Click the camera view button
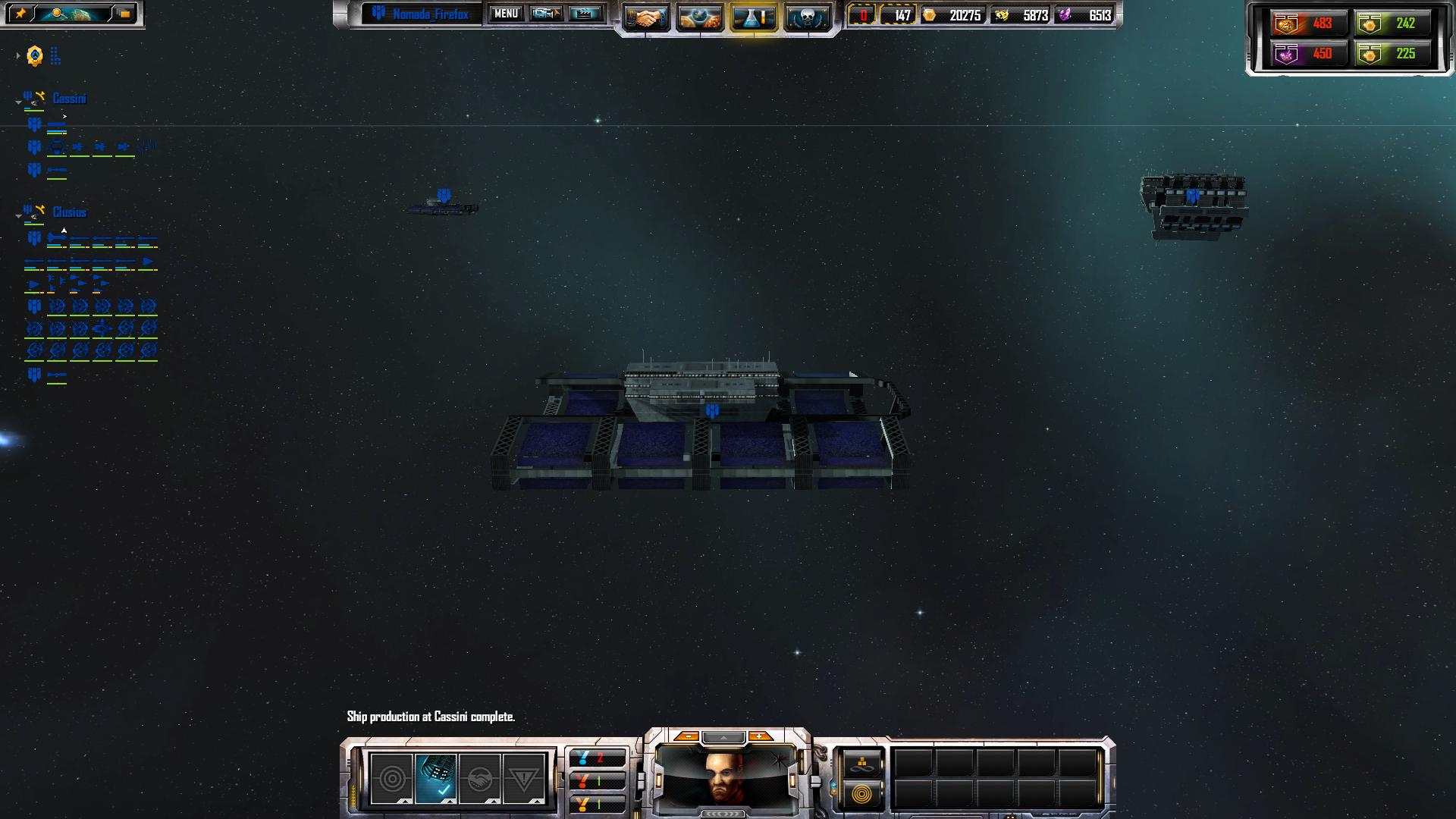Viewport: 1456px width, 819px height. [546, 14]
